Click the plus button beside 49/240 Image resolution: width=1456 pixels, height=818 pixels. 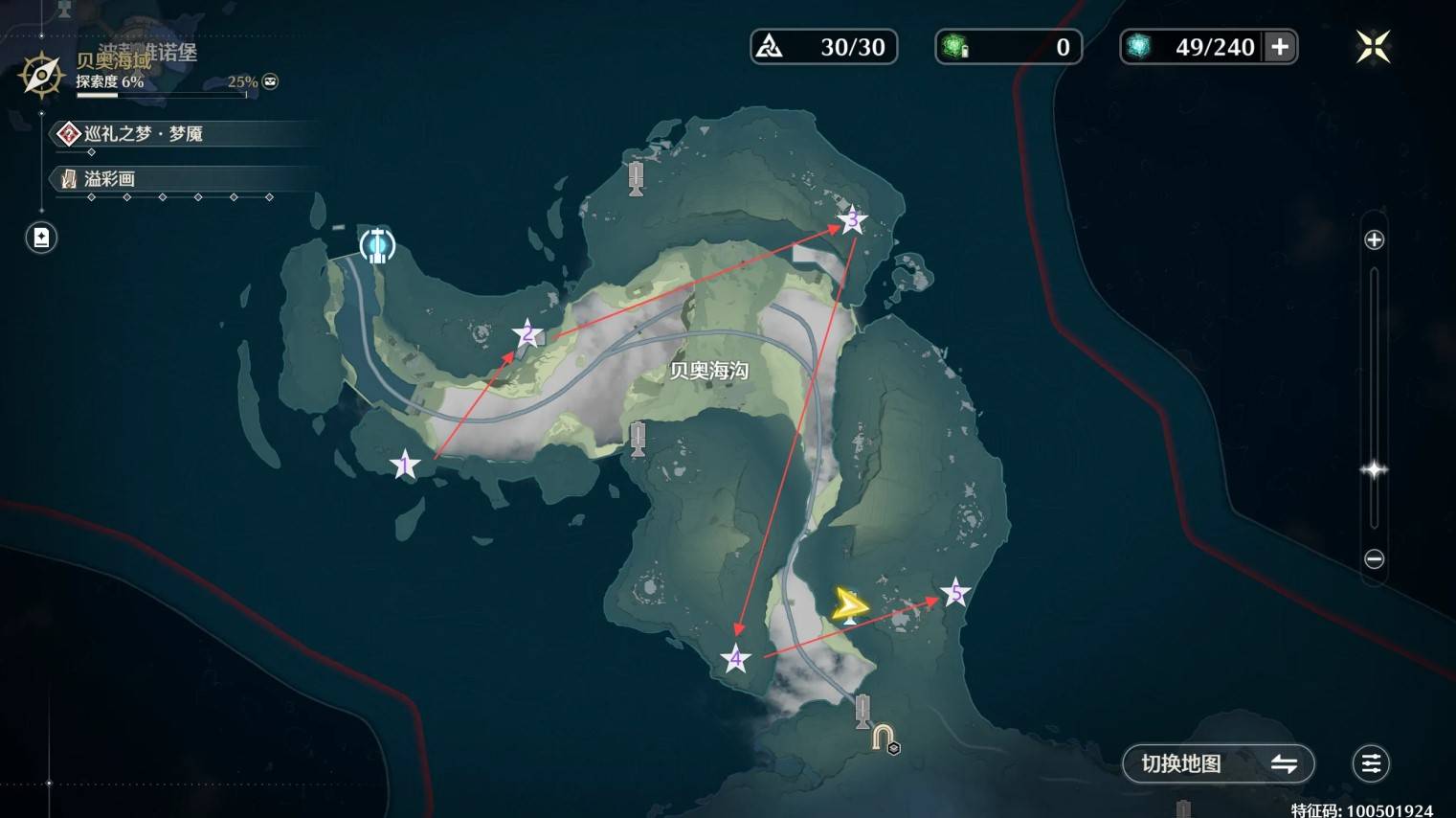(x=1280, y=47)
